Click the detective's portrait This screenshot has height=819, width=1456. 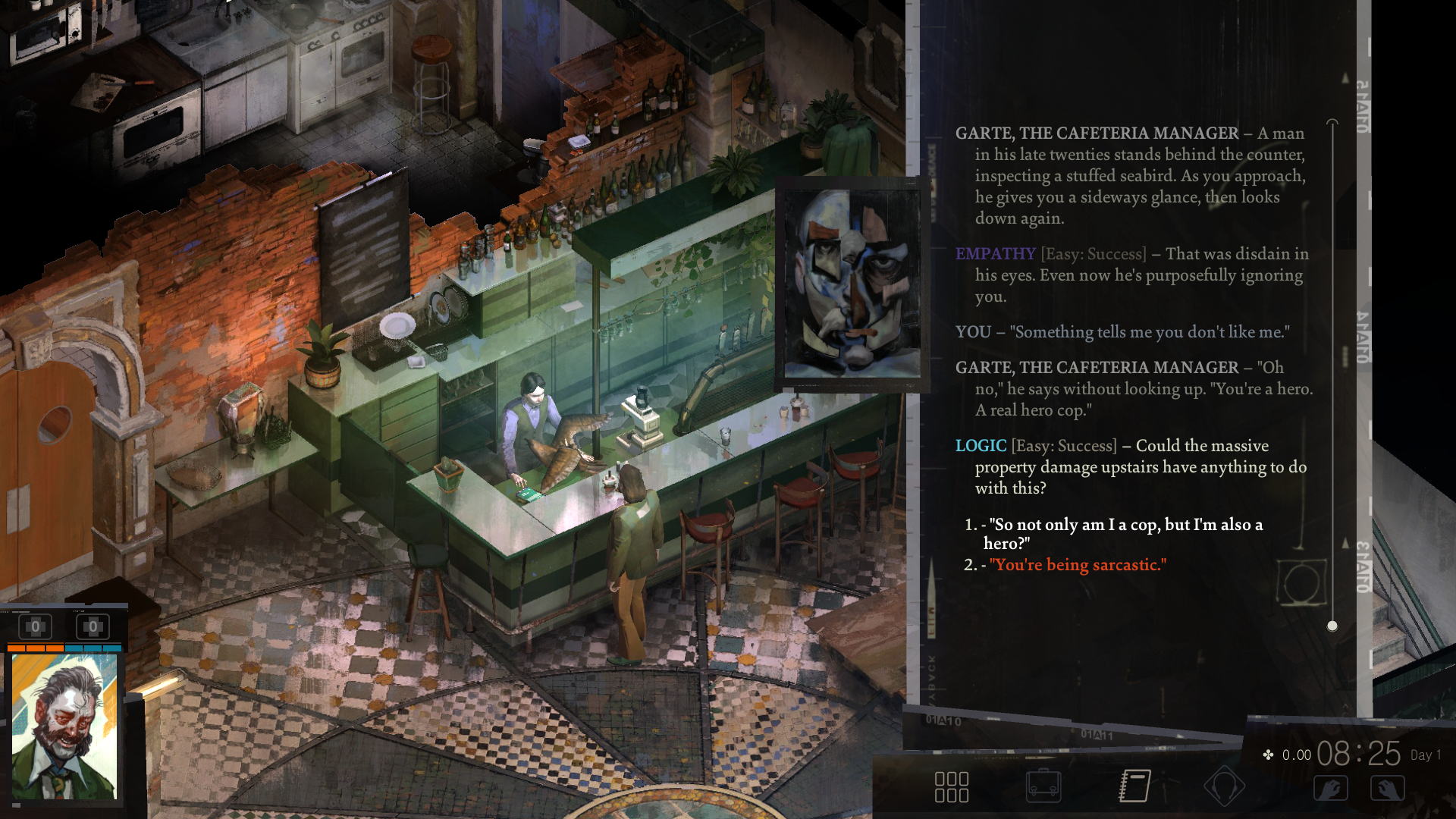pyautogui.click(x=64, y=726)
